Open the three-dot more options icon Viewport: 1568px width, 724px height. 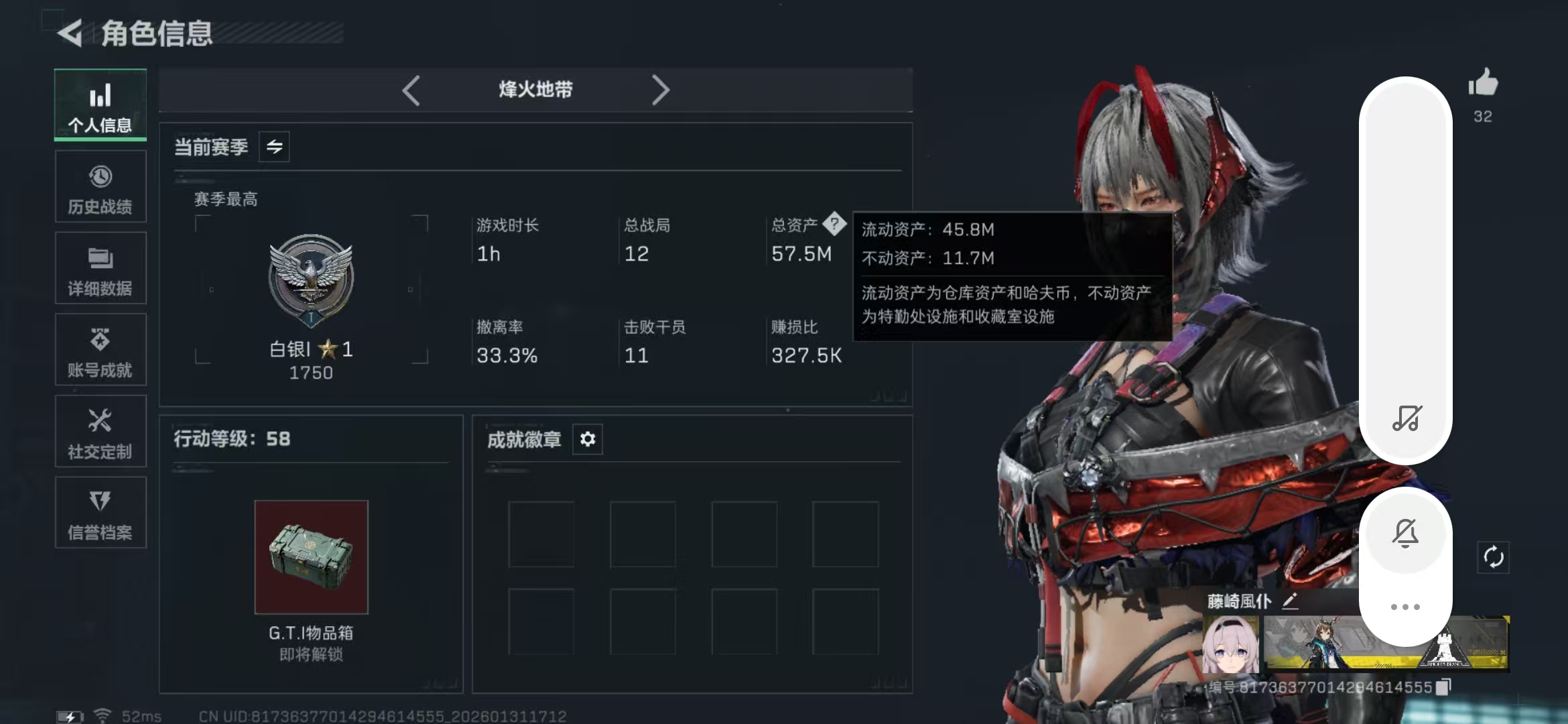tap(1405, 605)
